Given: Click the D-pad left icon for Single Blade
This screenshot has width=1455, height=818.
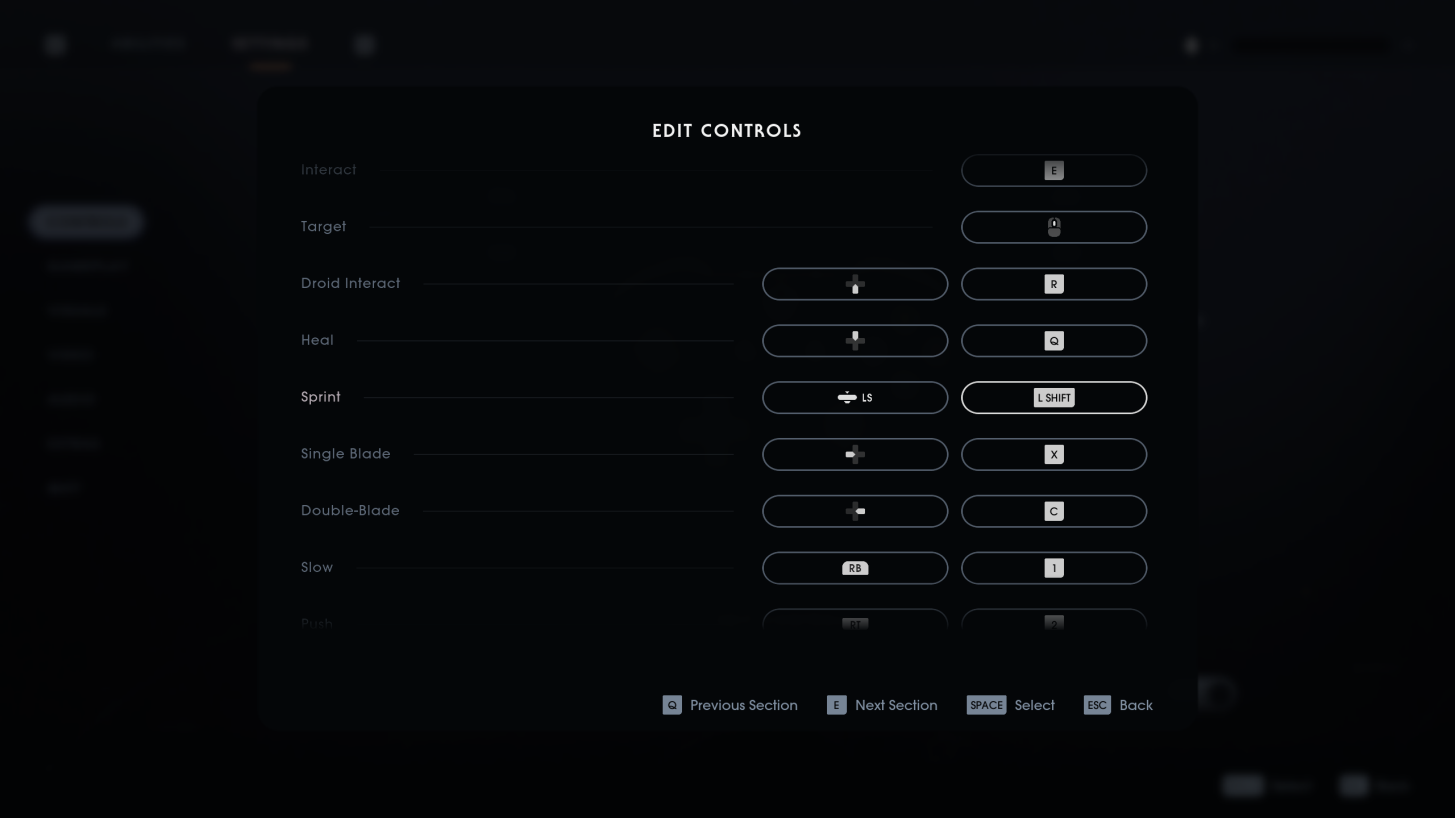Looking at the screenshot, I should 855,454.
